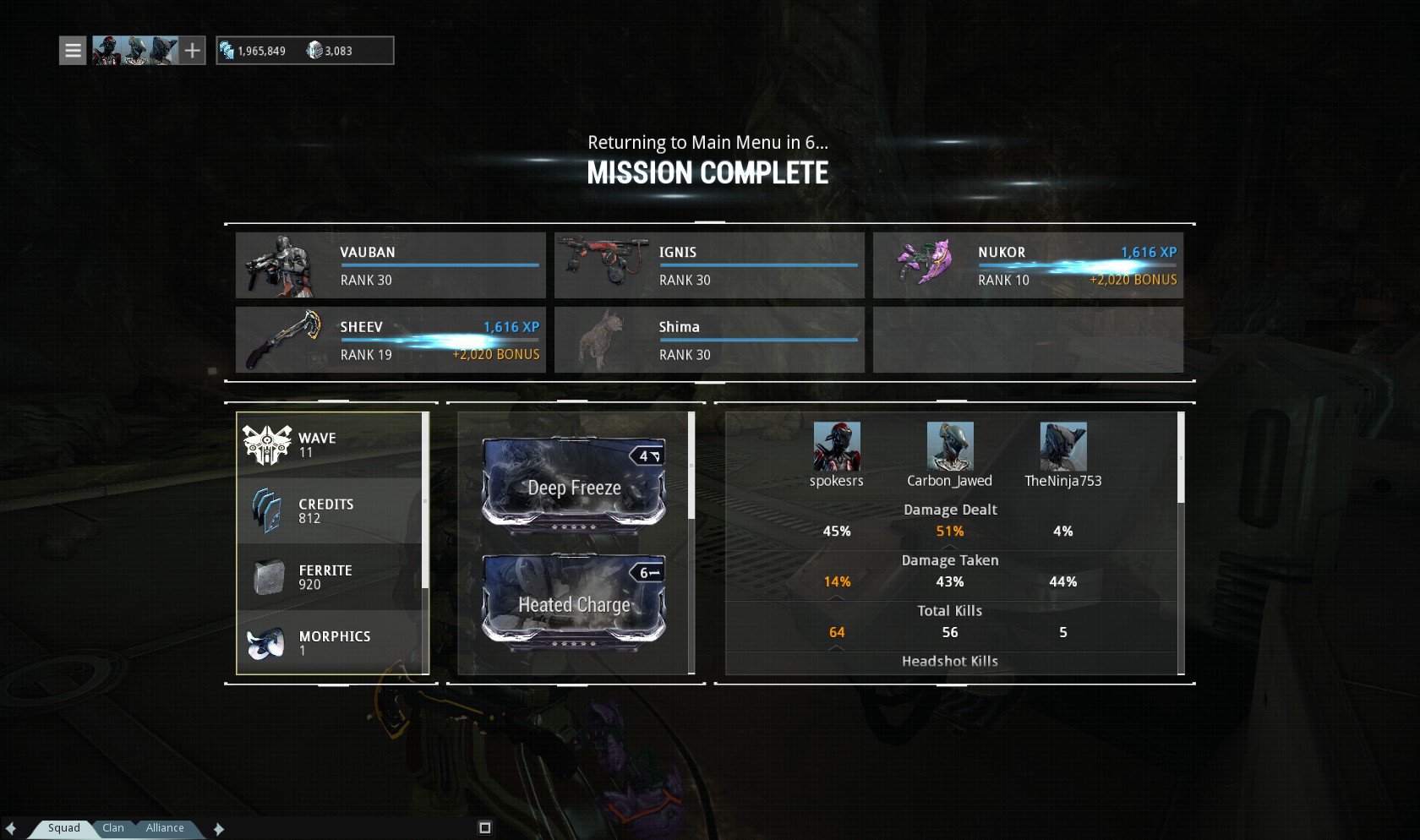Select the Alliance chat tab
Screen dimensions: 1420x840
coord(164,828)
